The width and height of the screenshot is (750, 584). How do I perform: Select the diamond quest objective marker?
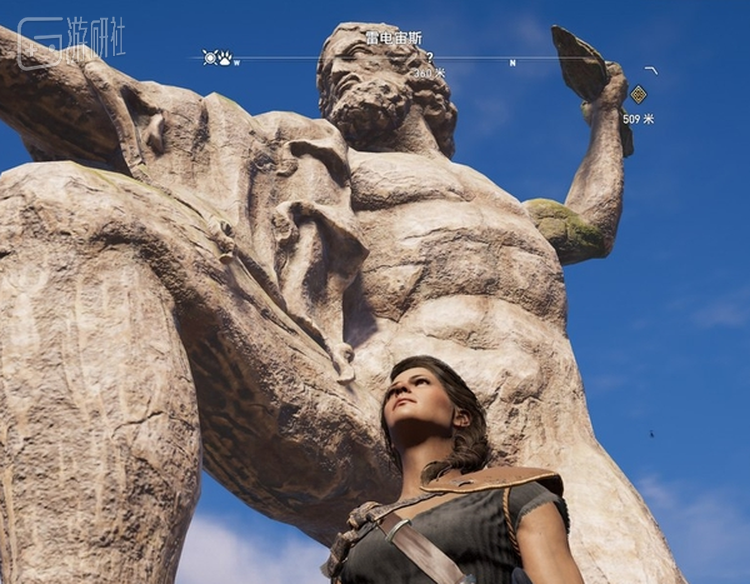click(638, 95)
